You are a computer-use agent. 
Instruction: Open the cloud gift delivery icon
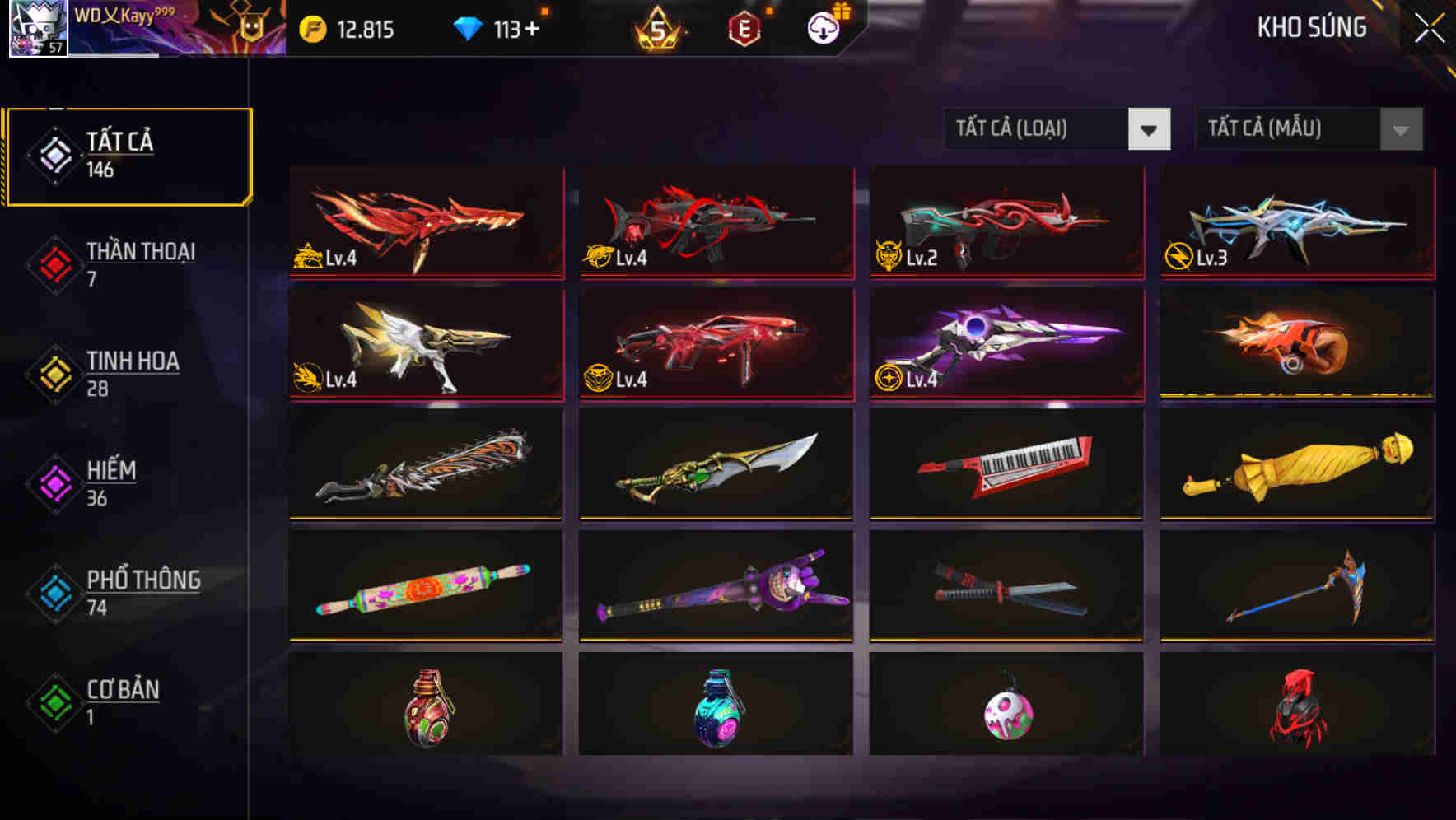coord(823,29)
